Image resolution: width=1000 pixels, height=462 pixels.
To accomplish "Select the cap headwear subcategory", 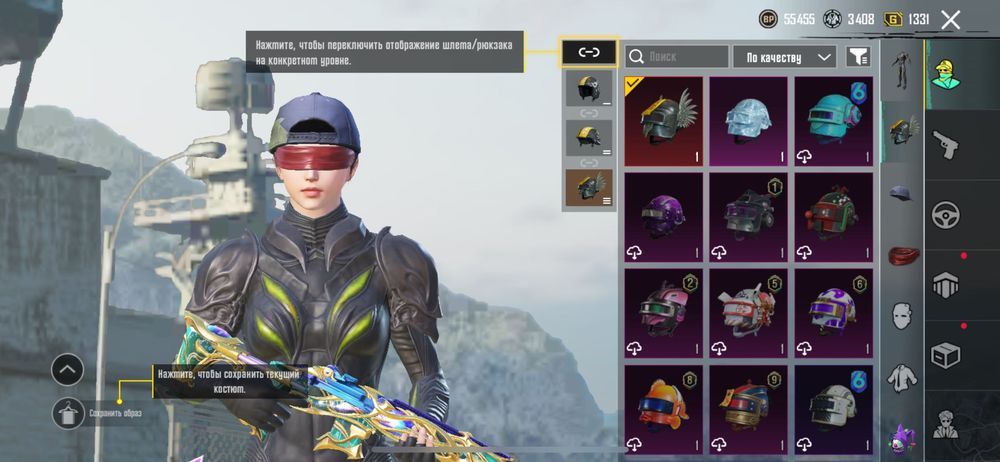I will coord(902,193).
